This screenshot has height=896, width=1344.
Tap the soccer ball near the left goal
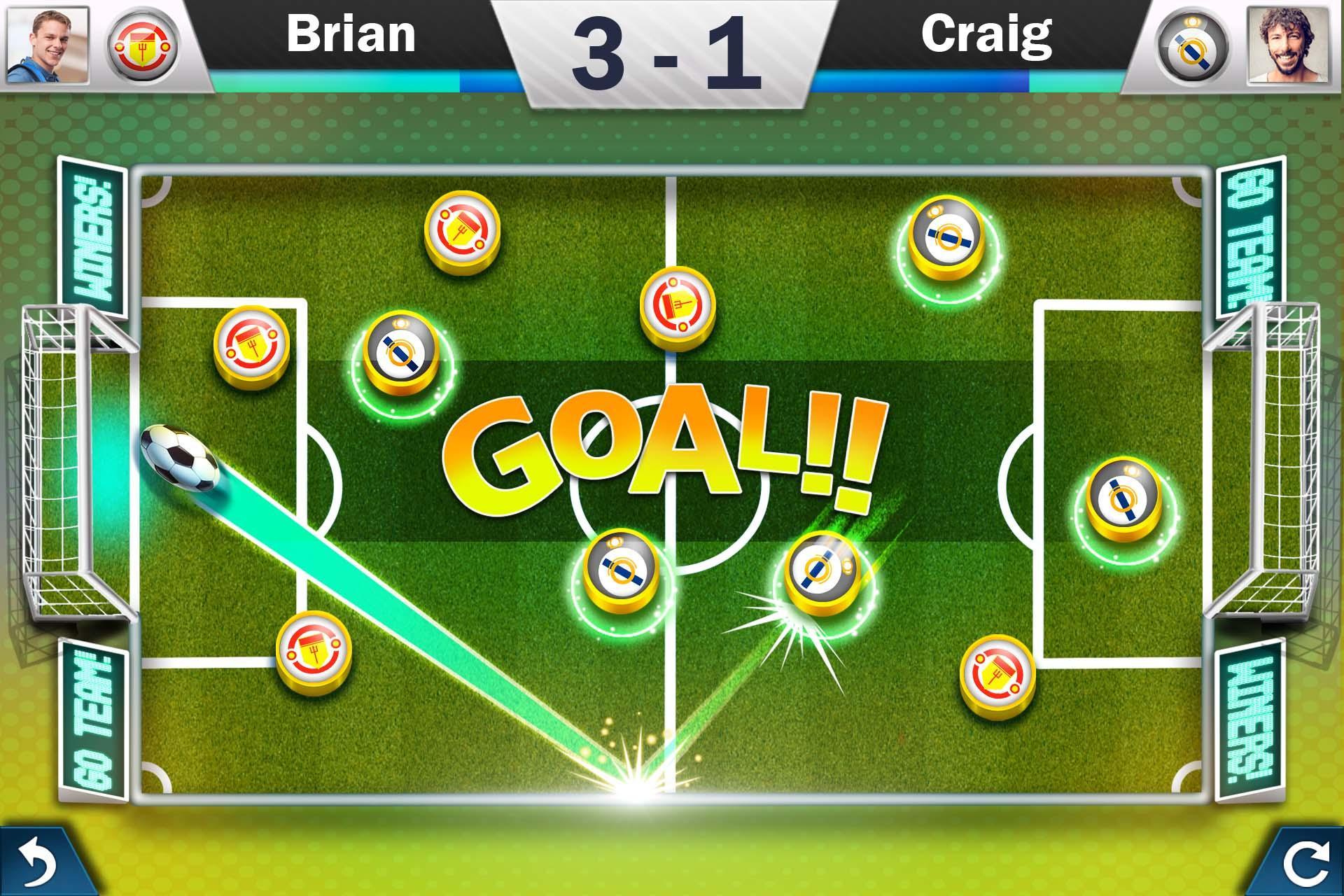pyautogui.click(x=178, y=456)
